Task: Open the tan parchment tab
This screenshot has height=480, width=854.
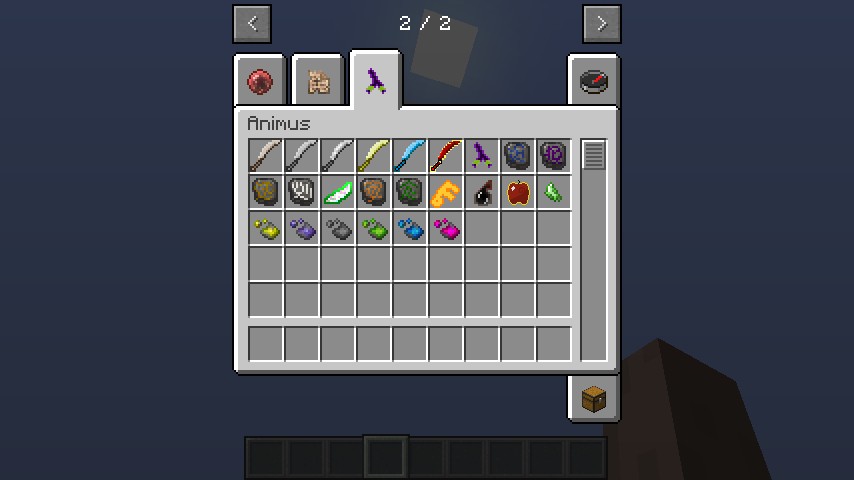Action: click(318, 81)
